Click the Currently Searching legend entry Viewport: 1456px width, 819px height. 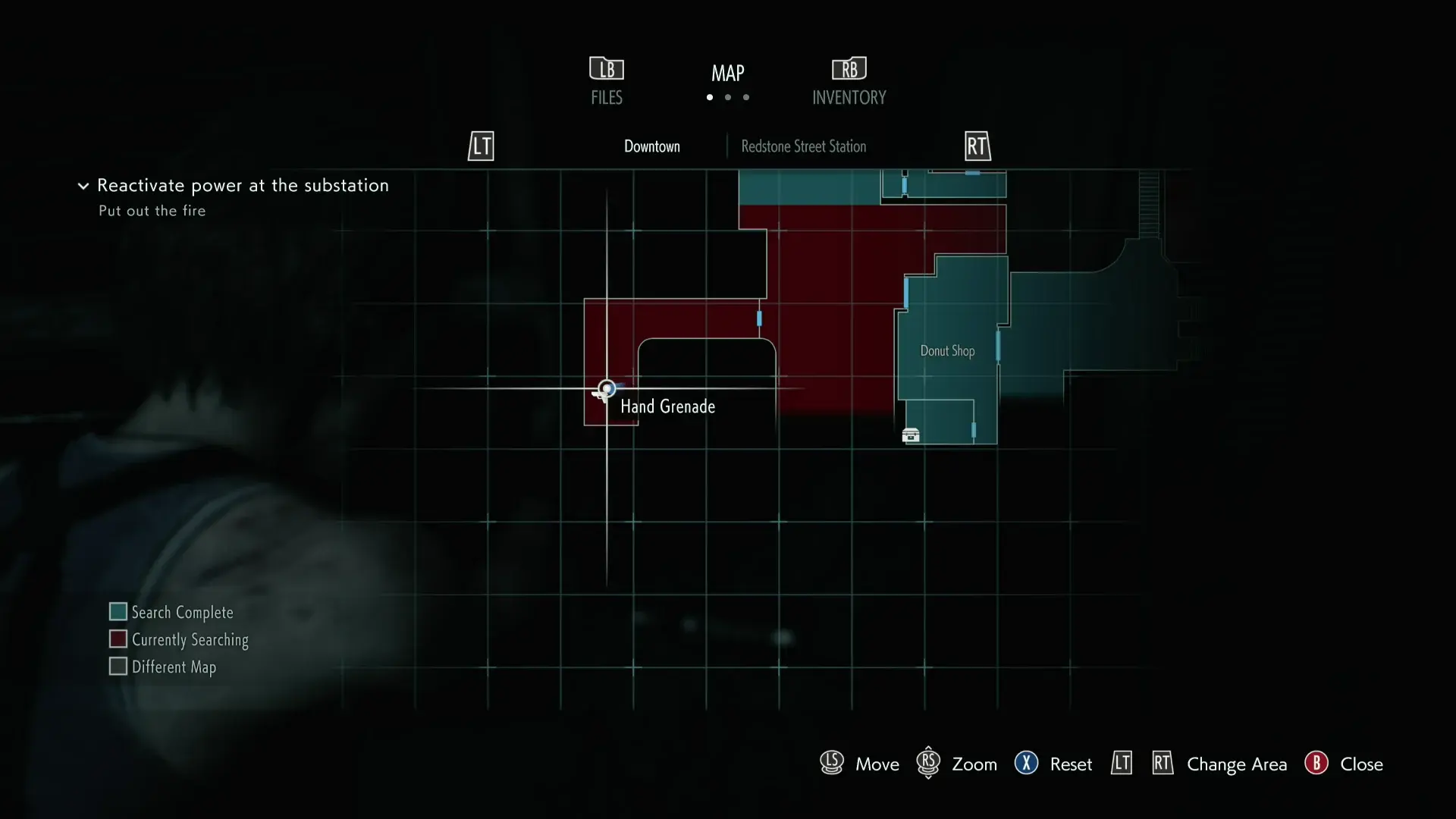pos(179,639)
